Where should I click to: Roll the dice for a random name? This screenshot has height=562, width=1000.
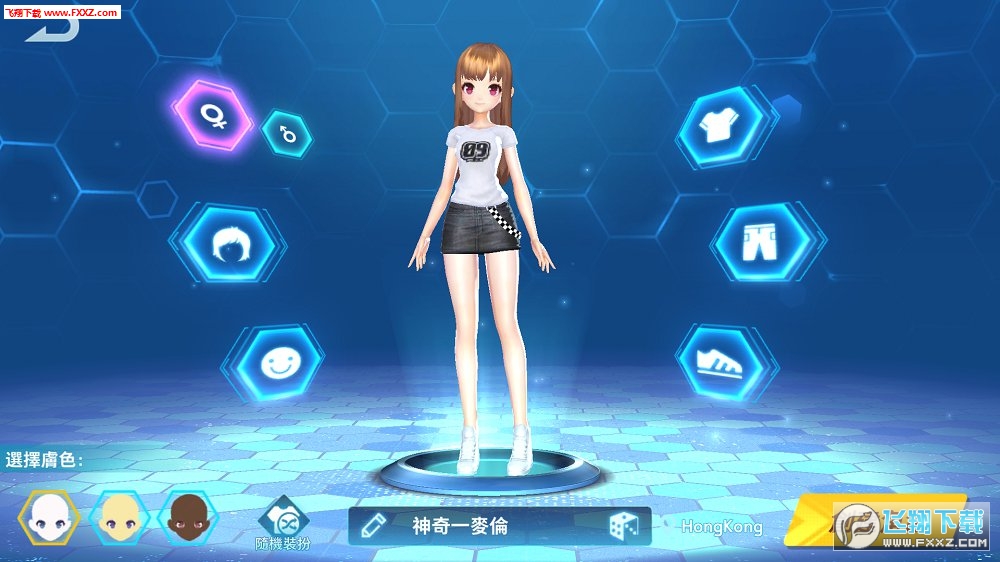point(623,526)
